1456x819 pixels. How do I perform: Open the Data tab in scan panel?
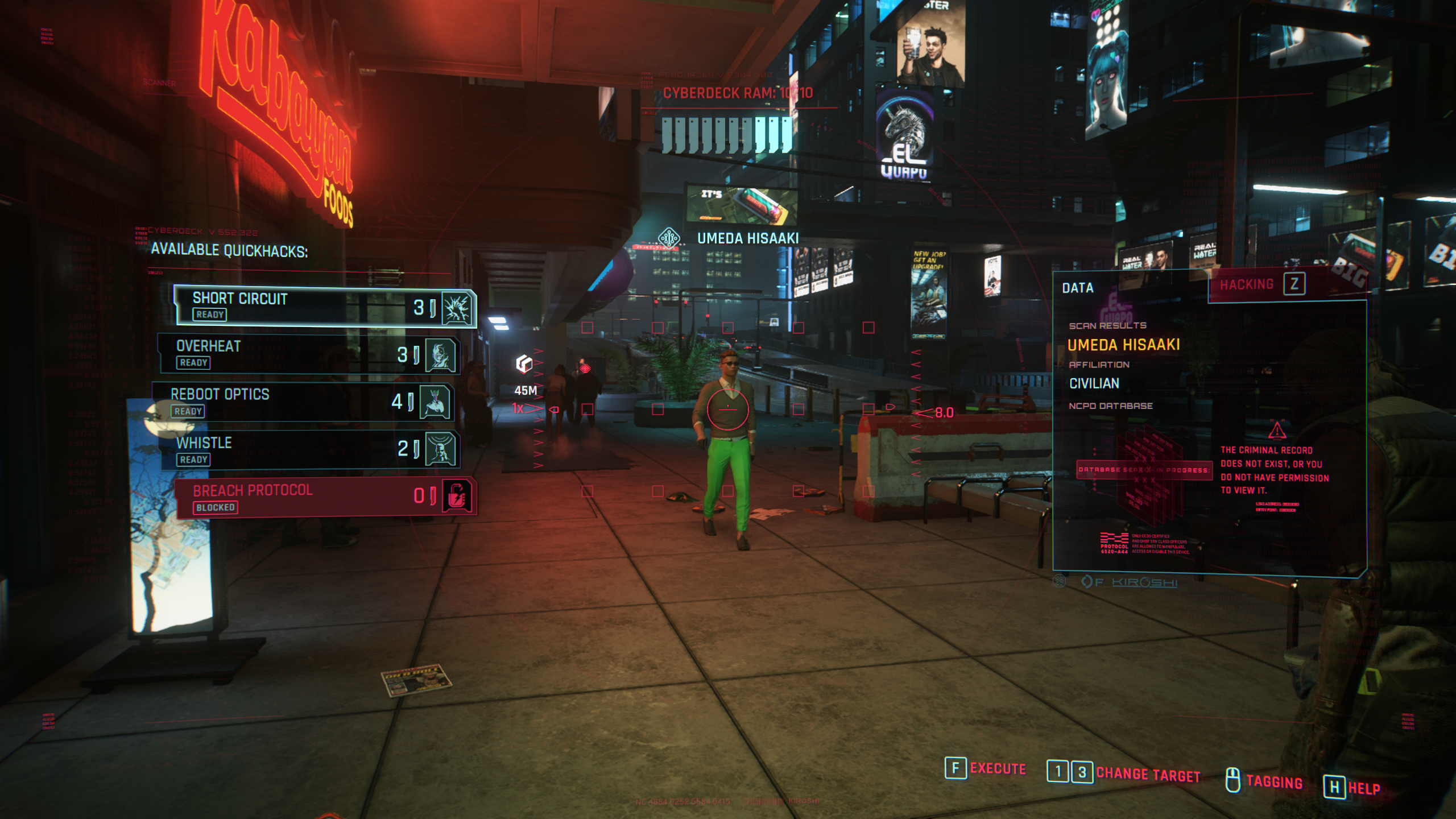coord(1078,288)
